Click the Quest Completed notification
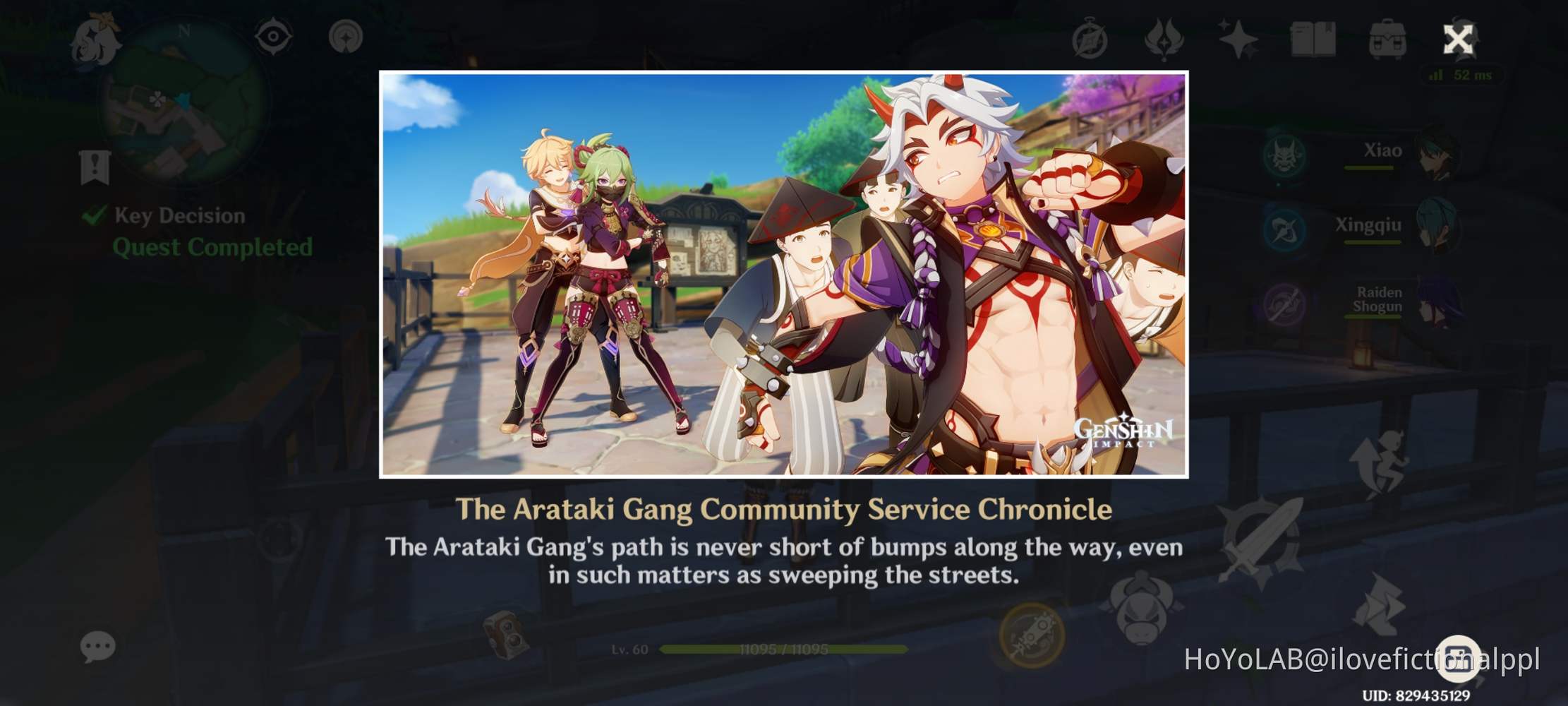 tap(212, 247)
